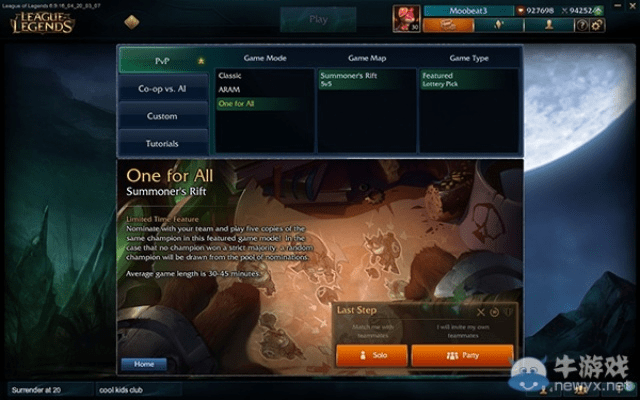The width and height of the screenshot is (640, 400).
Task: Return with the Home button
Action: pyautogui.click(x=144, y=364)
